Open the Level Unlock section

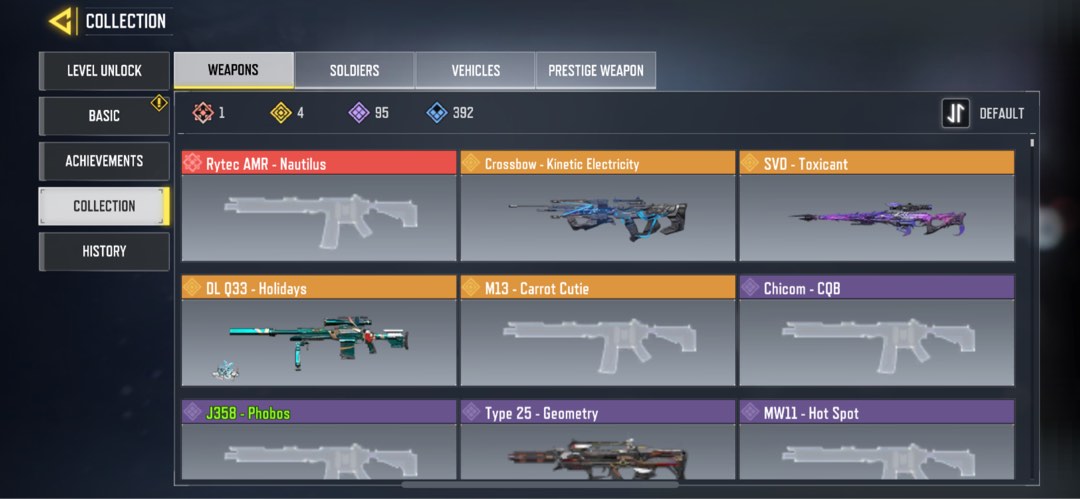[x=104, y=71]
